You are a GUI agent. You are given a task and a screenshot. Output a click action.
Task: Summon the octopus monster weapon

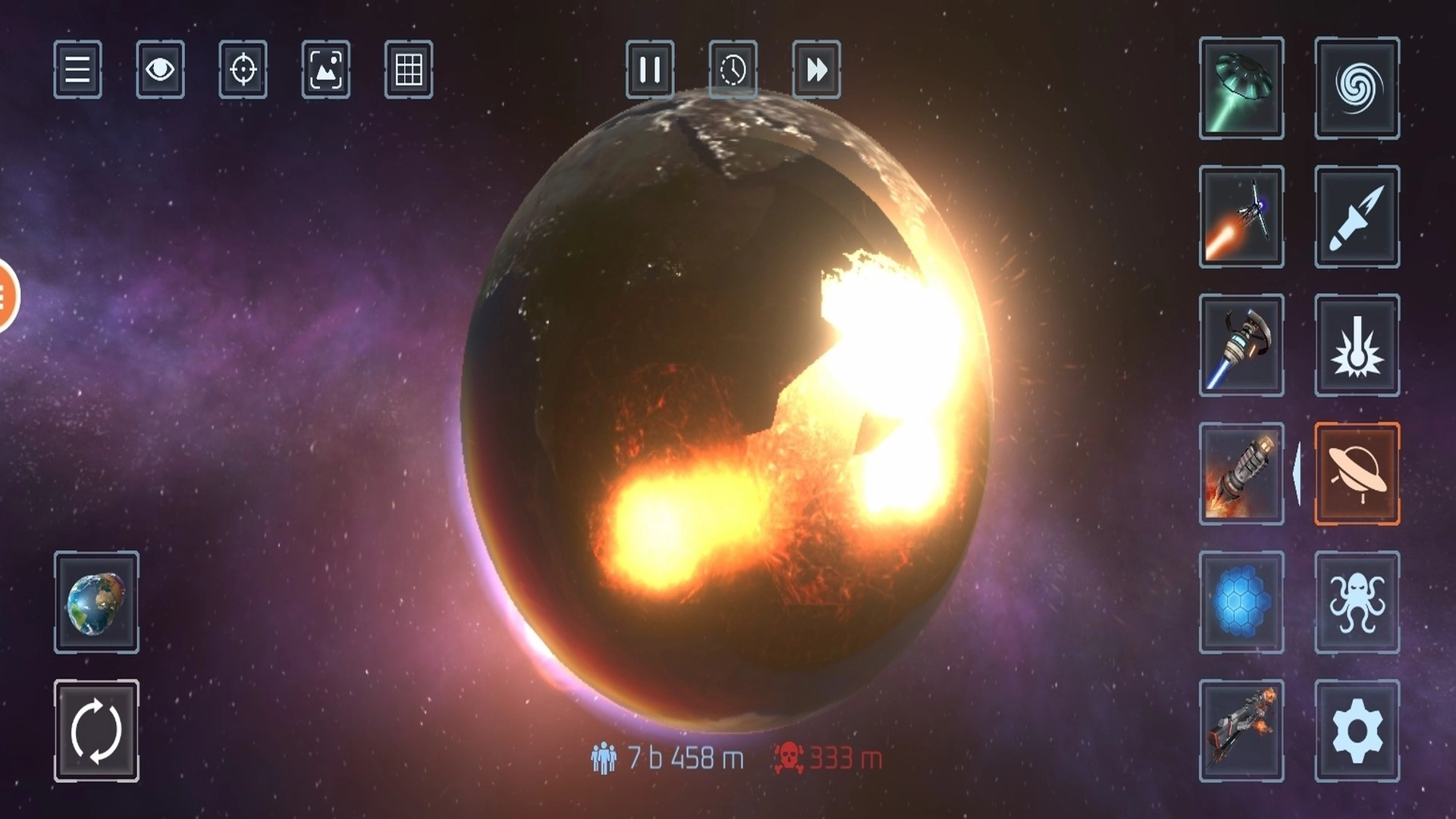click(1357, 602)
